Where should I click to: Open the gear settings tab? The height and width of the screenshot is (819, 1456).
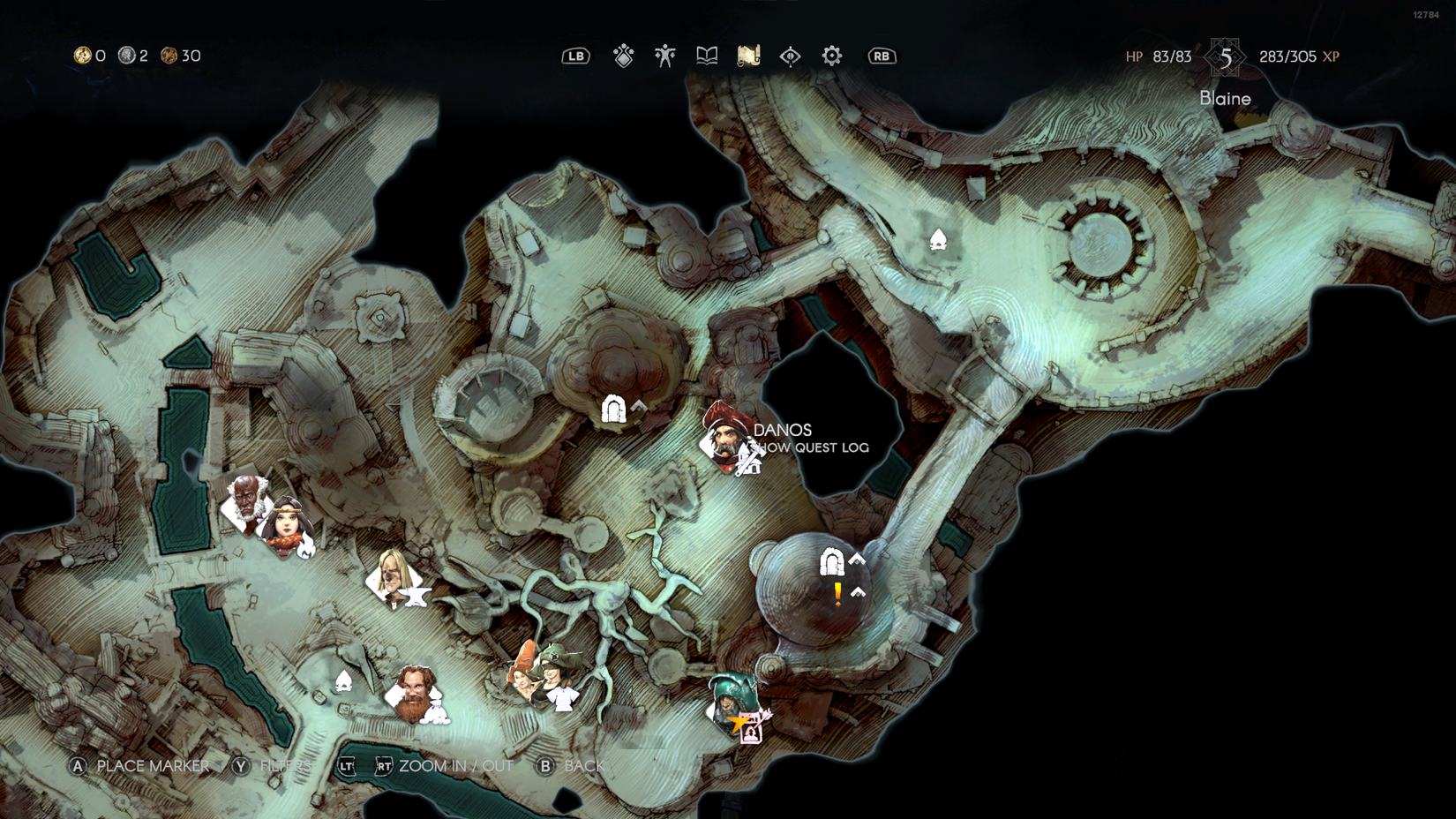pos(831,56)
